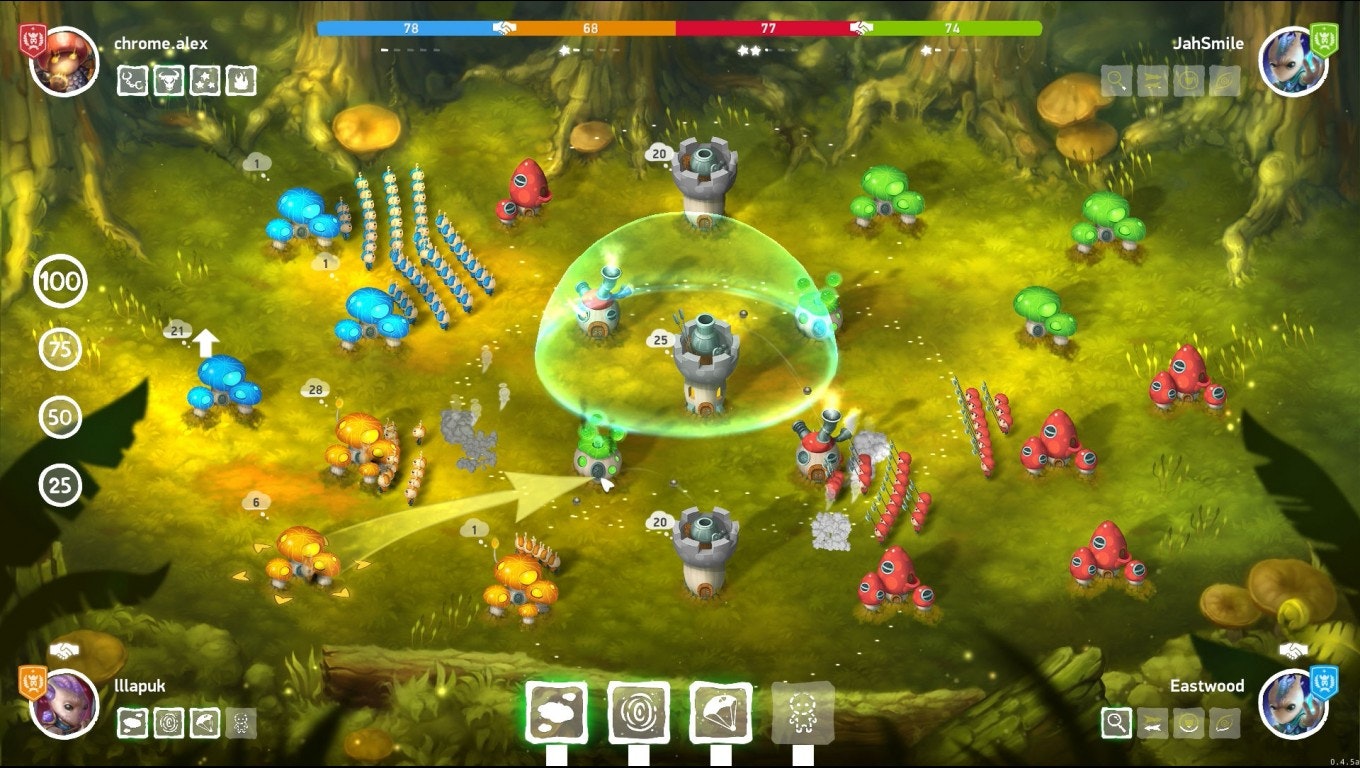Click chrome.alex's shackles skill icon
This screenshot has height=768, width=1360.
(x=132, y=80)
